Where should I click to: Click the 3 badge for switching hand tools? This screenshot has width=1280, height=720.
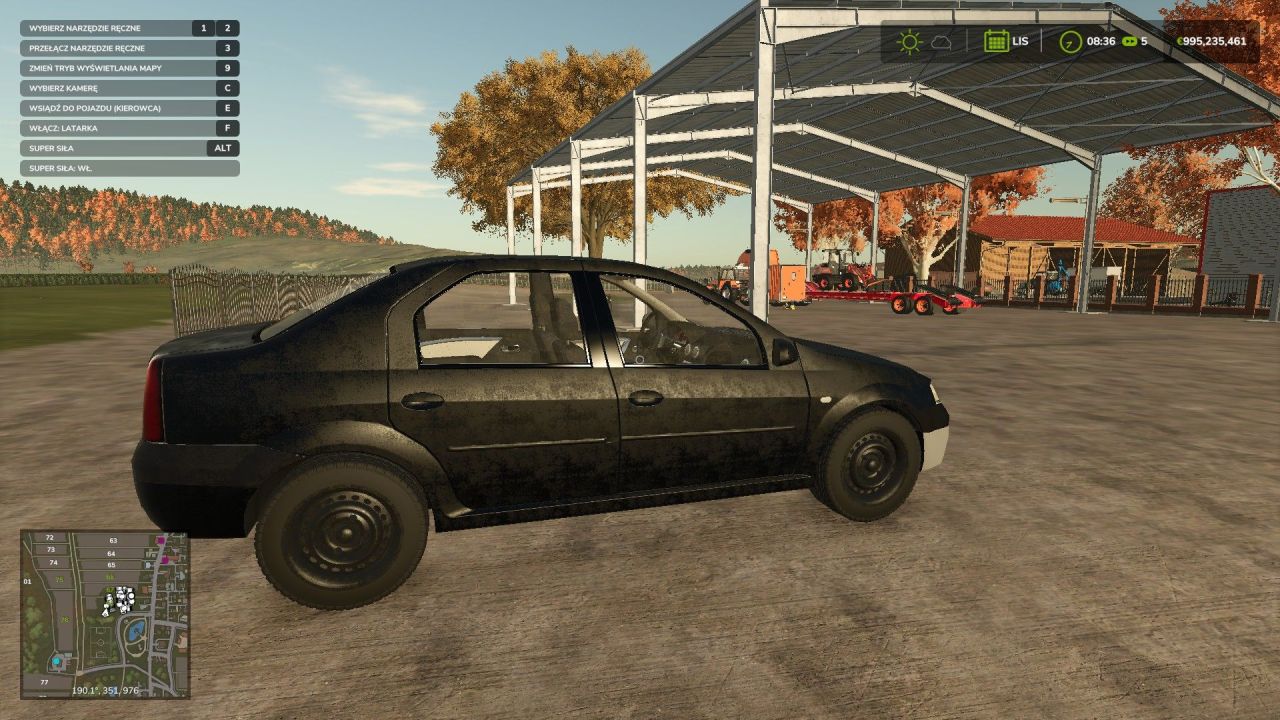(228, 48)
